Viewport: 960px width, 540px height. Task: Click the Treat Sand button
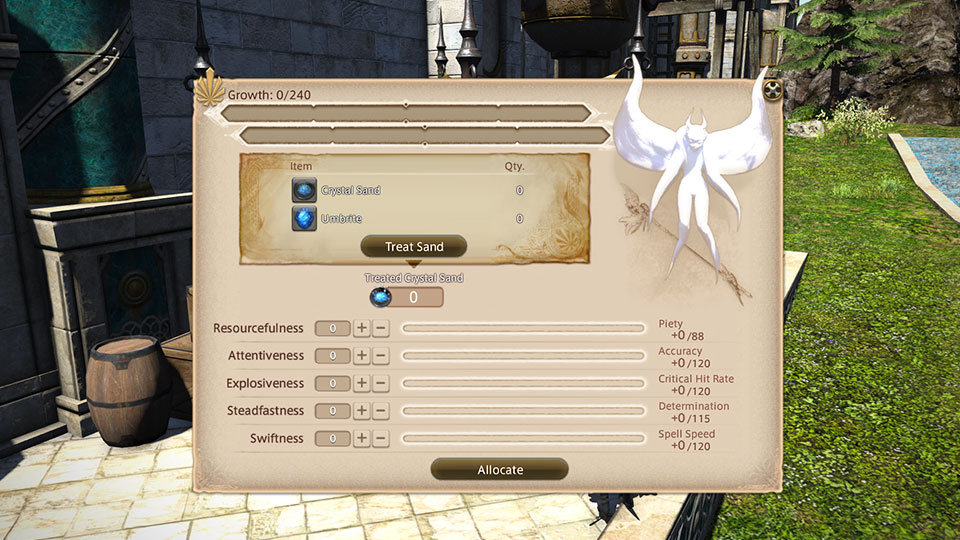(x=413, y=247)
